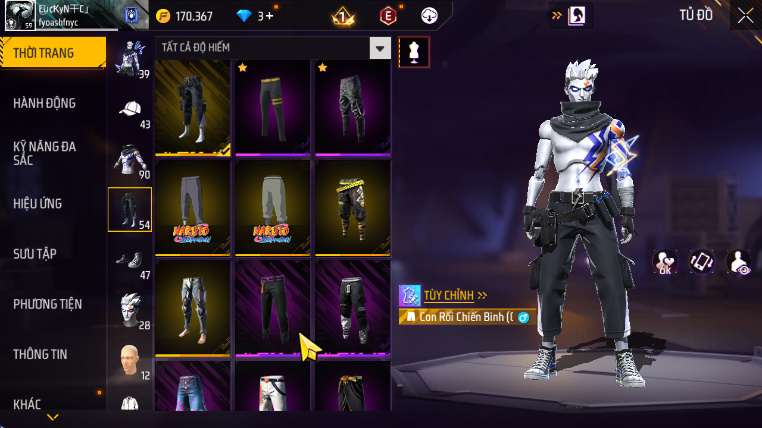Click the Tùy Chỉnh customize button
Image resolution: width=762 pixels, height=428 pixels.
(x=445, y=295)
